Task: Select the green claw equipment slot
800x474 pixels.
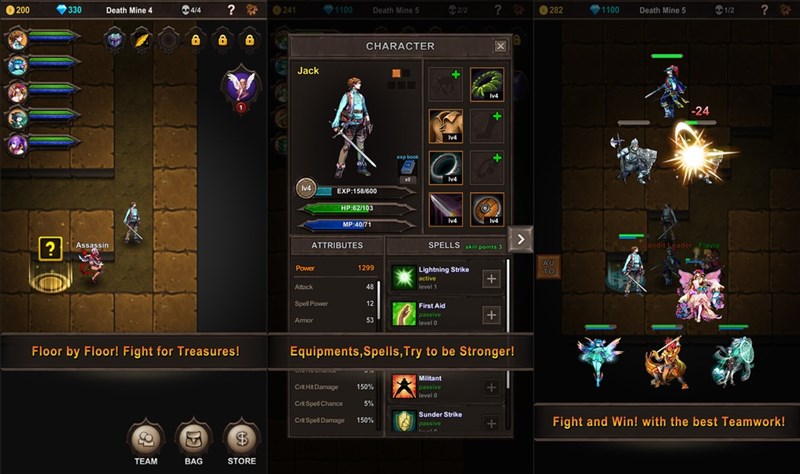Action: click(487, 85)
